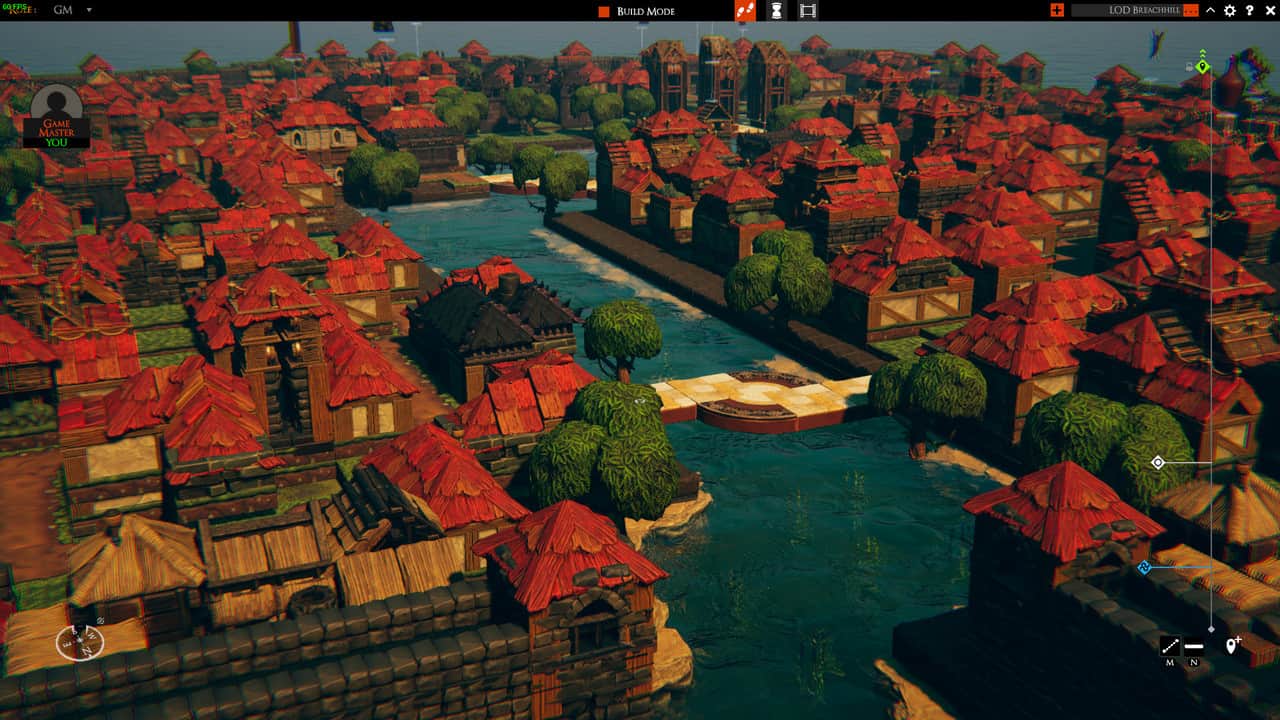Click the orange plus button
The width and height of the screenshot is (1280, 720).
[1057, 10]
